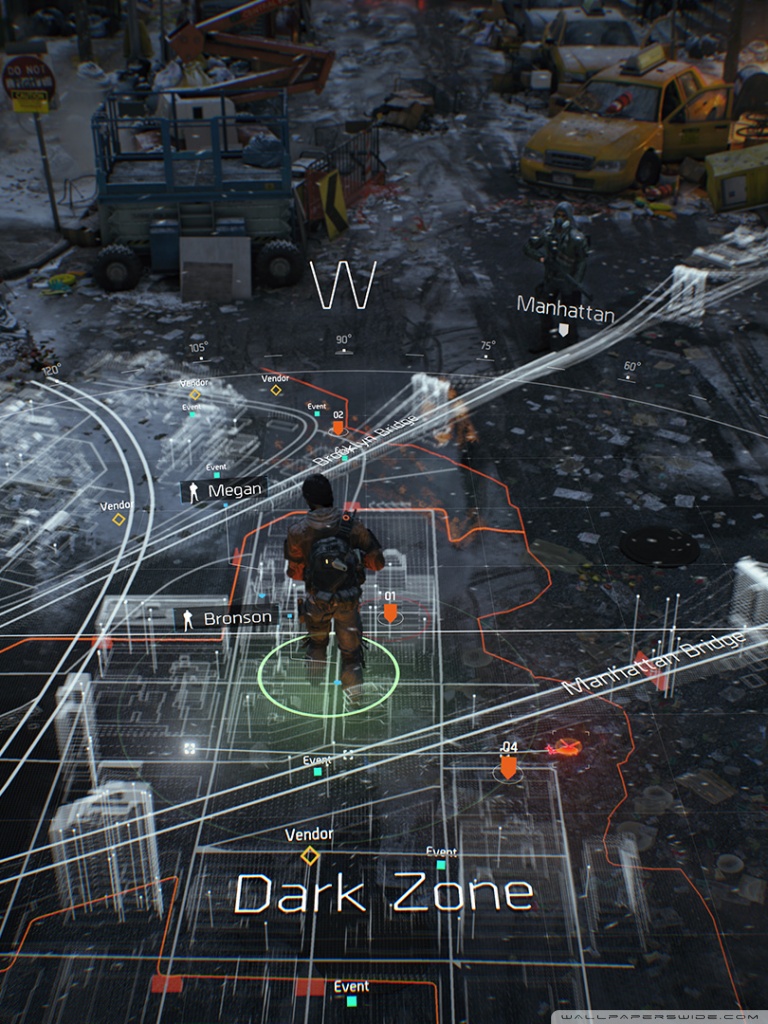
Task: Select the Manhattan Bridge label
Action: click(x=655, y=663)
